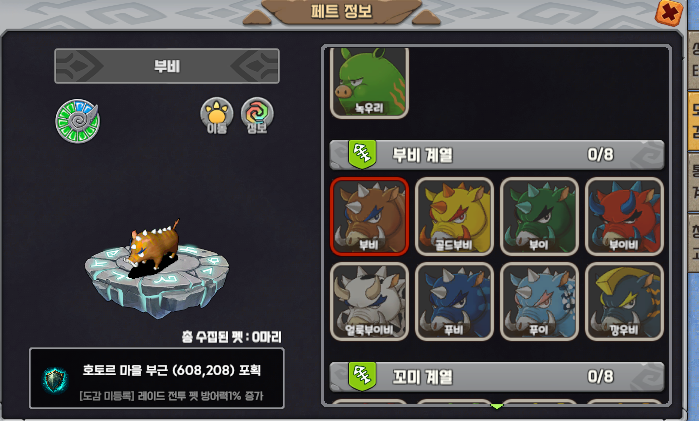699x421 pixels.
Task: Collapse the 부비 계열 category header
Action: point(497,155)
